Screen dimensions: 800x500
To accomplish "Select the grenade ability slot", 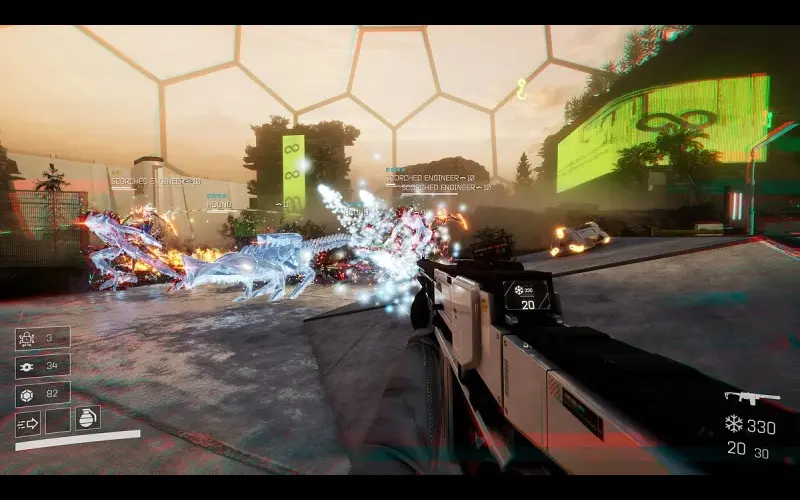I will 86,420.
